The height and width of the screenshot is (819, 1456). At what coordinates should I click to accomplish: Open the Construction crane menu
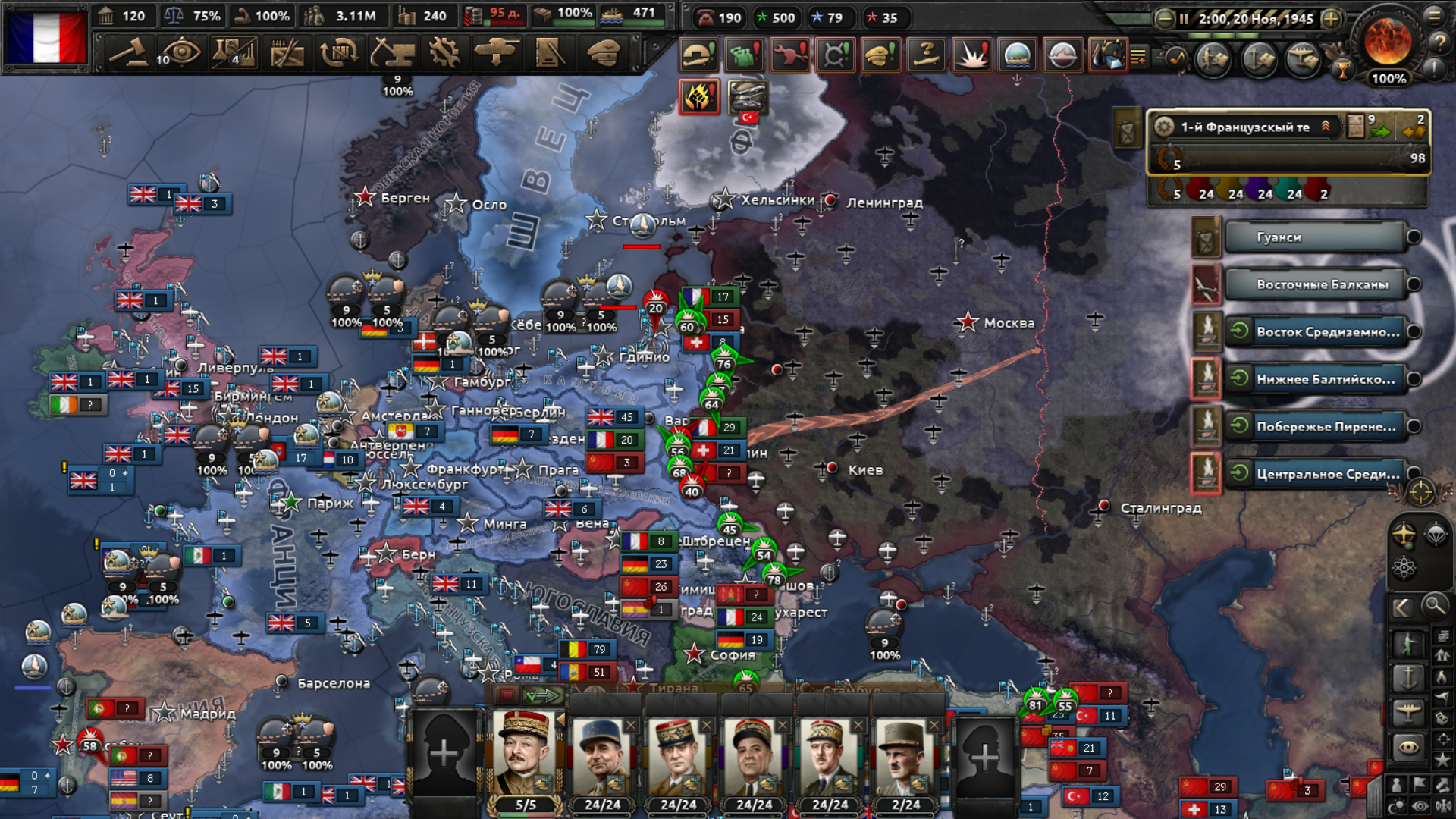coord(392,53)
